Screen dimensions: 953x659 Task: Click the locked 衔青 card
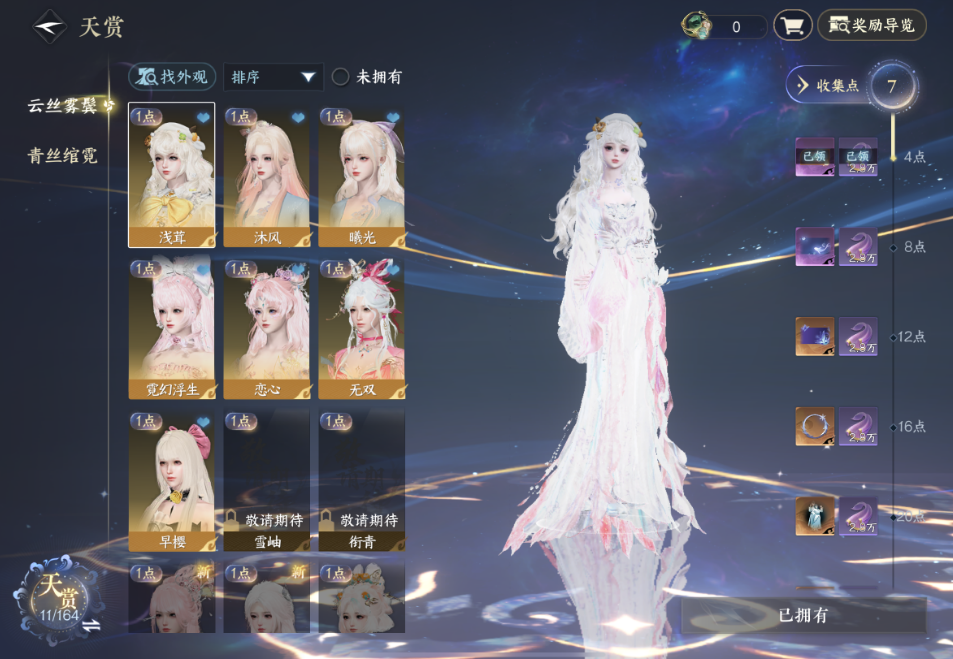pyautogui.click(x=361, y=481)
